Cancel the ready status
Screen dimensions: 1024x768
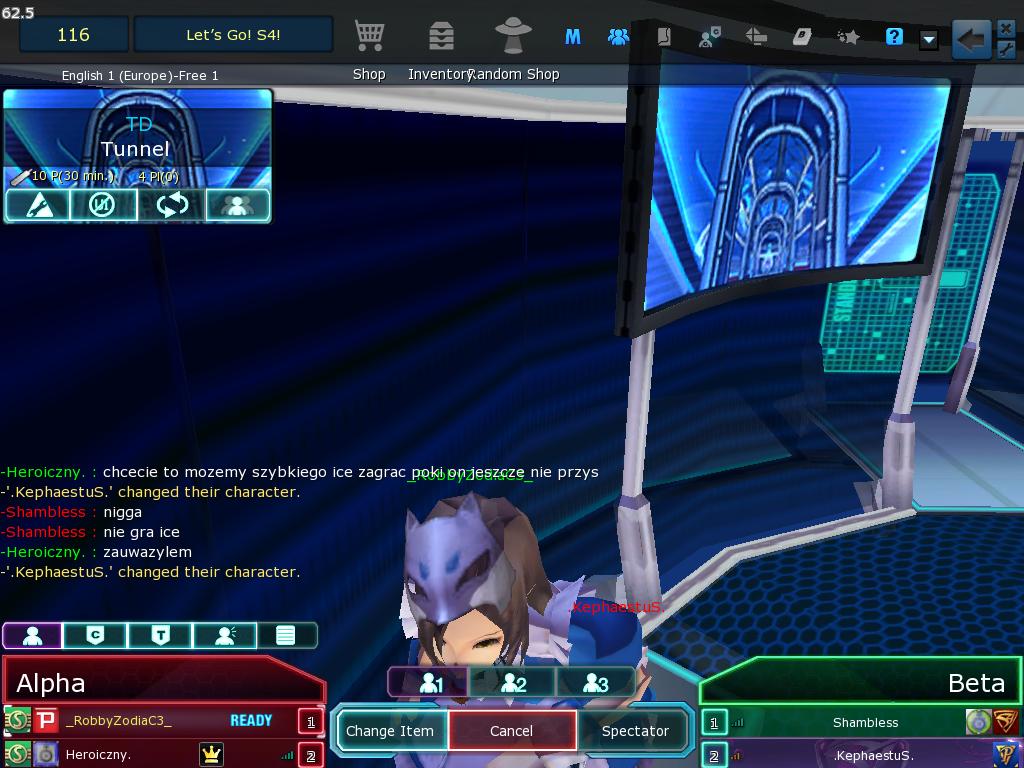(x=512, y=731)
